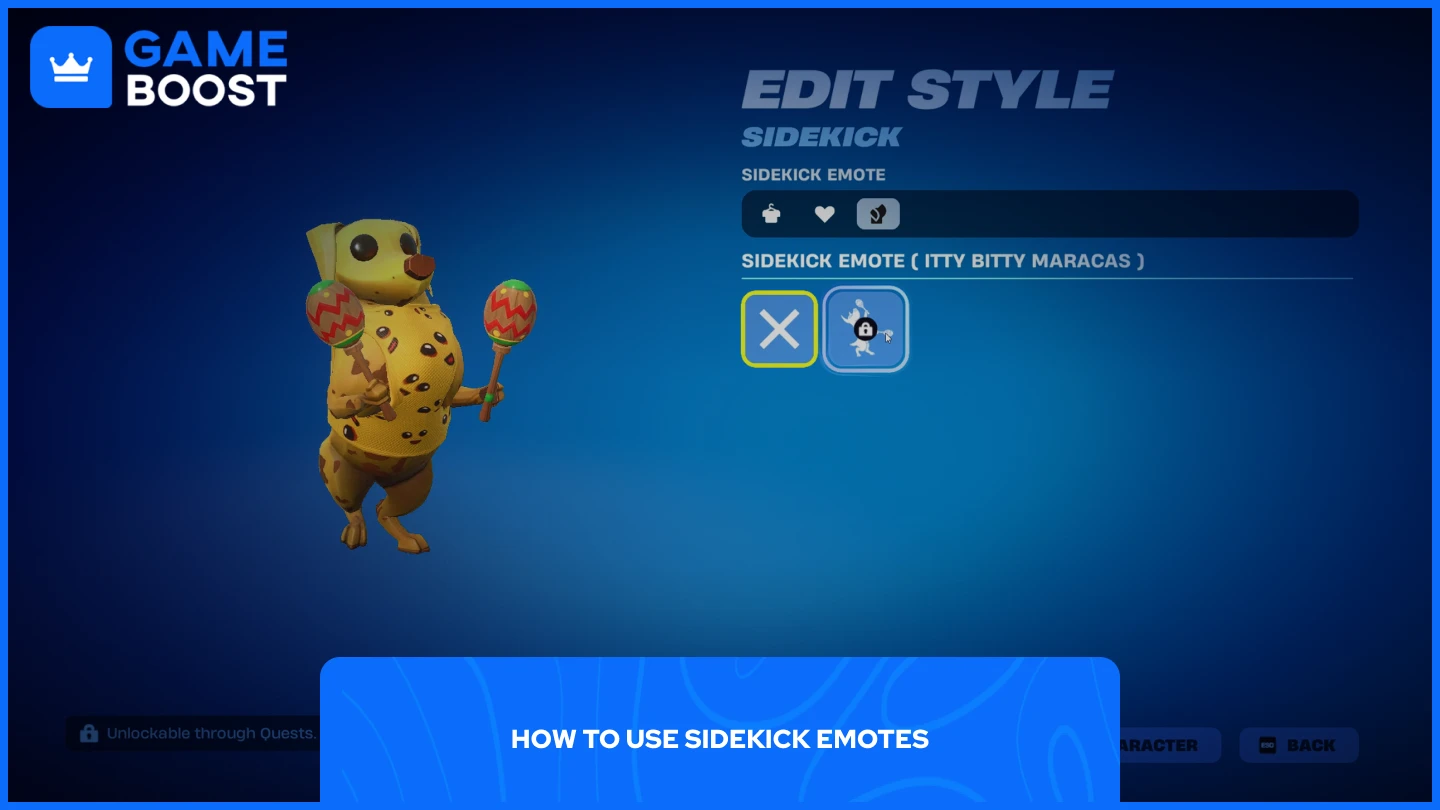Click the ESC key icon on Back button
This screenshot has width=1440, height=810.
click(1266, 745)
